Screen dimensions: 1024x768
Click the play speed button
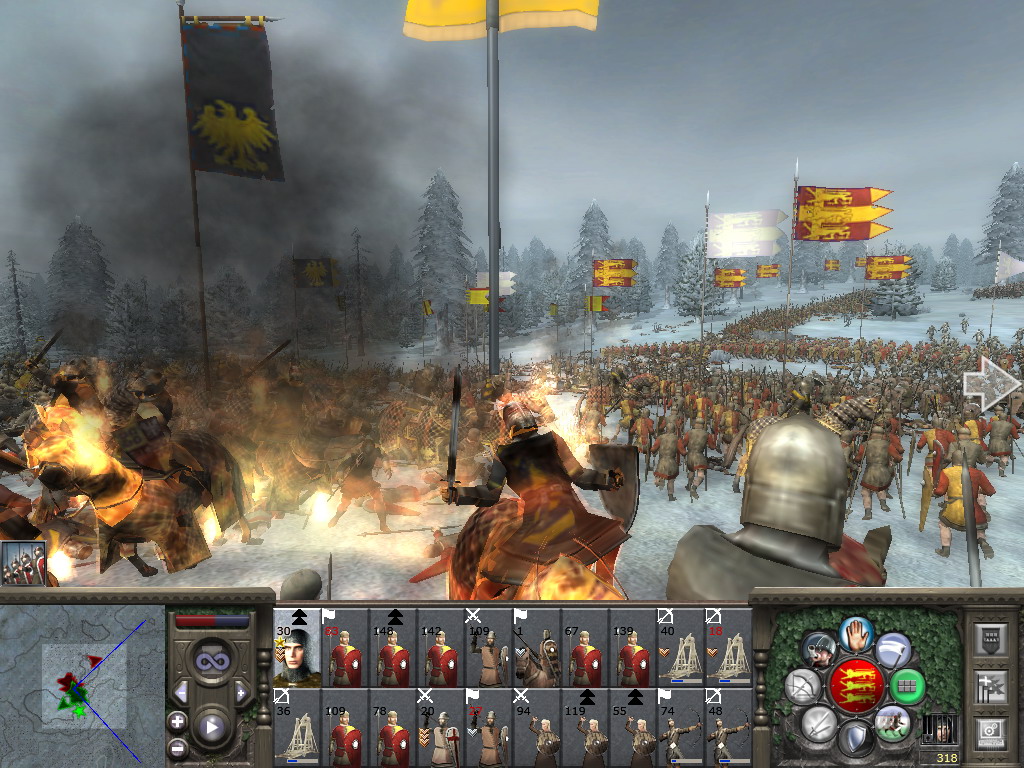click(x=211, y=727)
